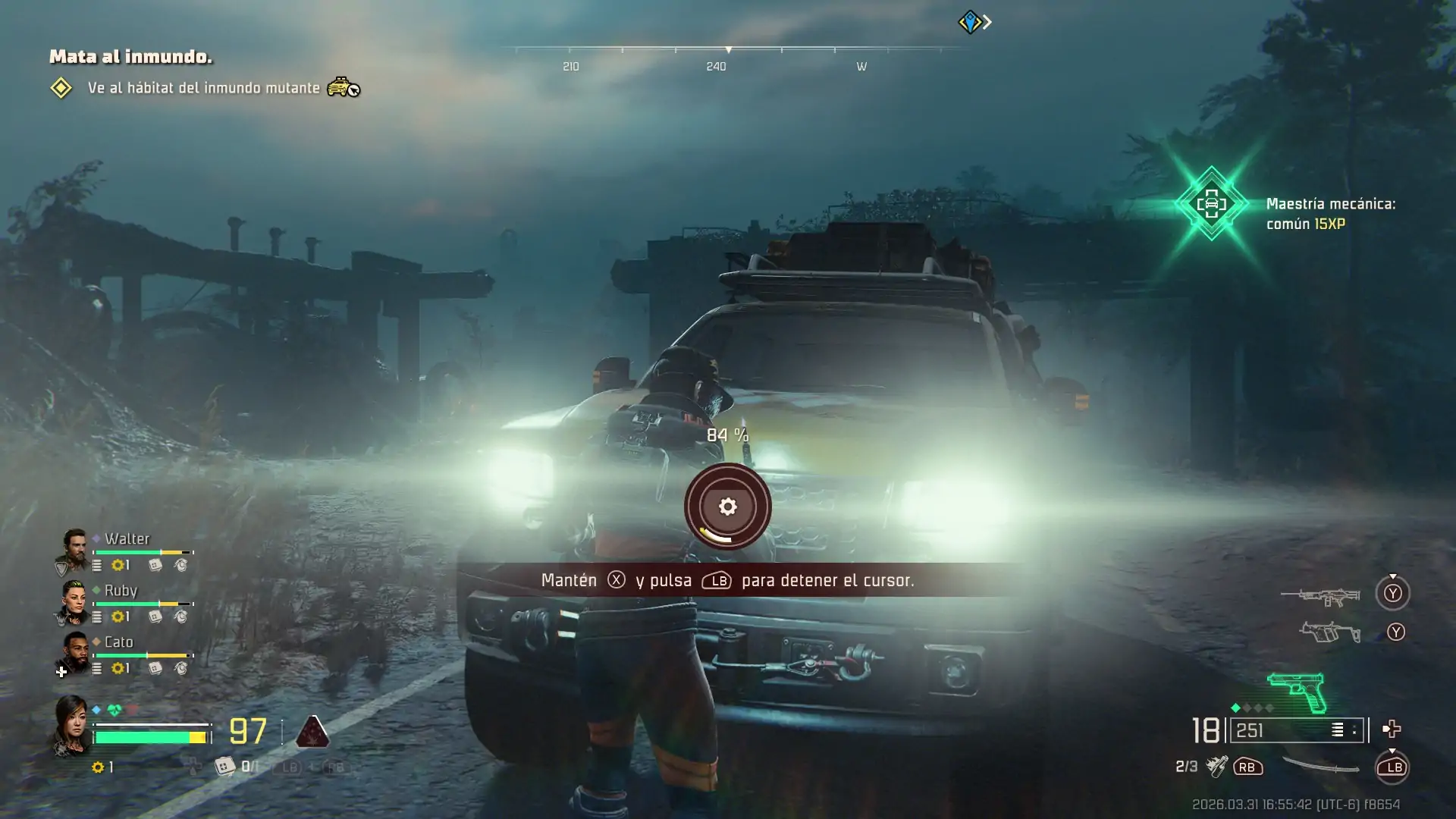Click the blue waypoint marker on compass
The height and width of the screenshot is (819, 1456).
[970, 22]
